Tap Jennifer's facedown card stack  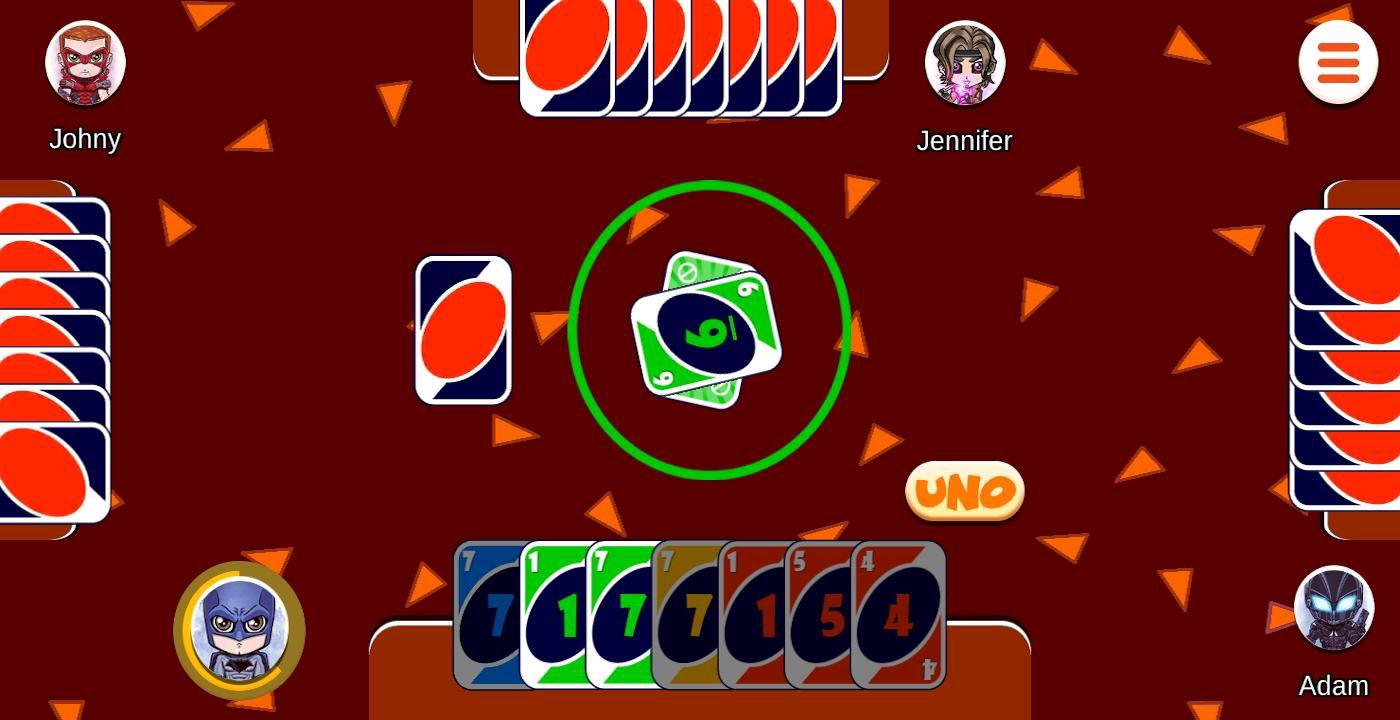[x=680, y=55]
